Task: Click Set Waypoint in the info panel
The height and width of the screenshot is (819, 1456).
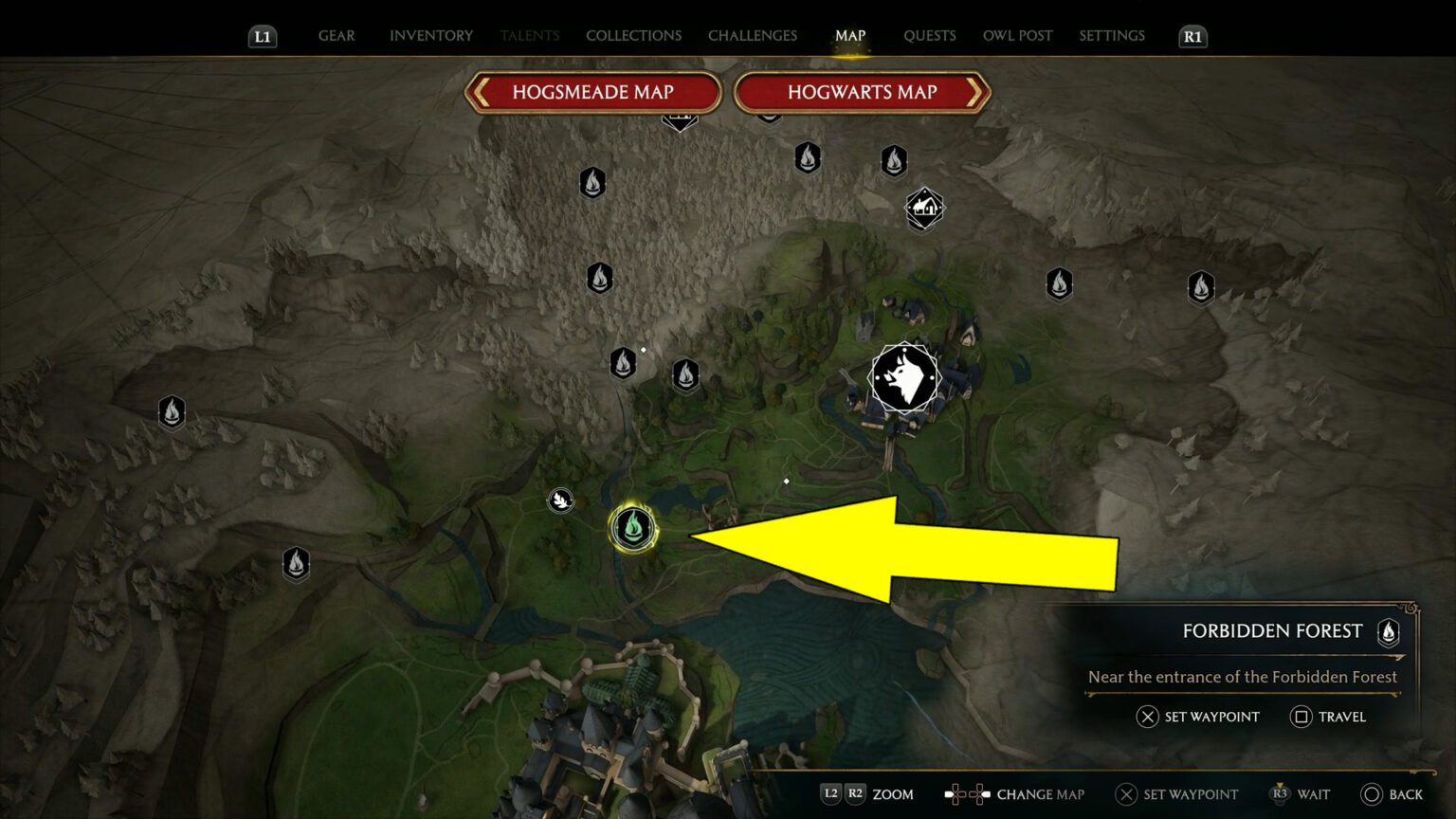Action: click(x=1198, y=717)
